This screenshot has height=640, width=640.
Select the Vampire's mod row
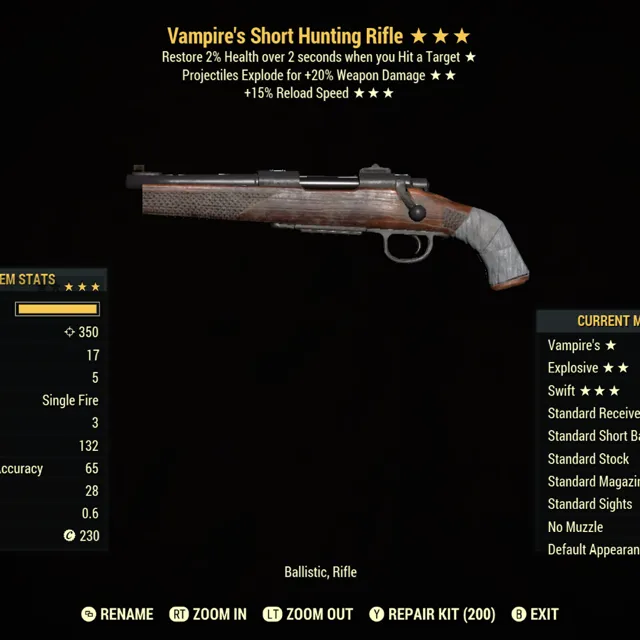point(581,345)
